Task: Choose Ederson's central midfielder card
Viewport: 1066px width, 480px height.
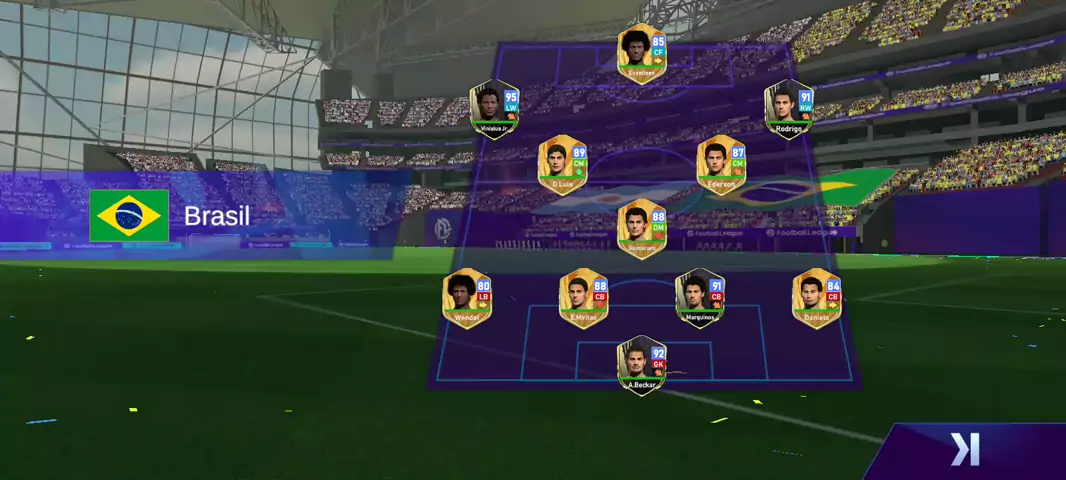Action: pos(721,165)
